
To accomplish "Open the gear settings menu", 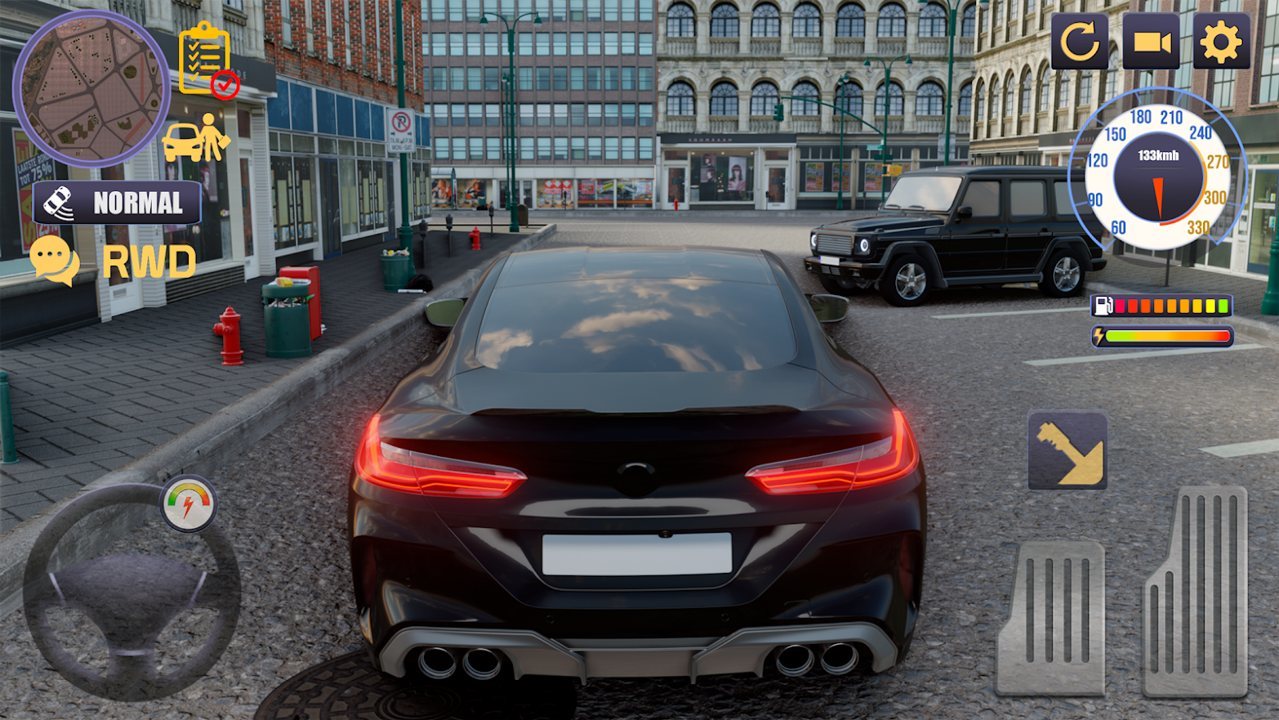I will coord(1221,41).
